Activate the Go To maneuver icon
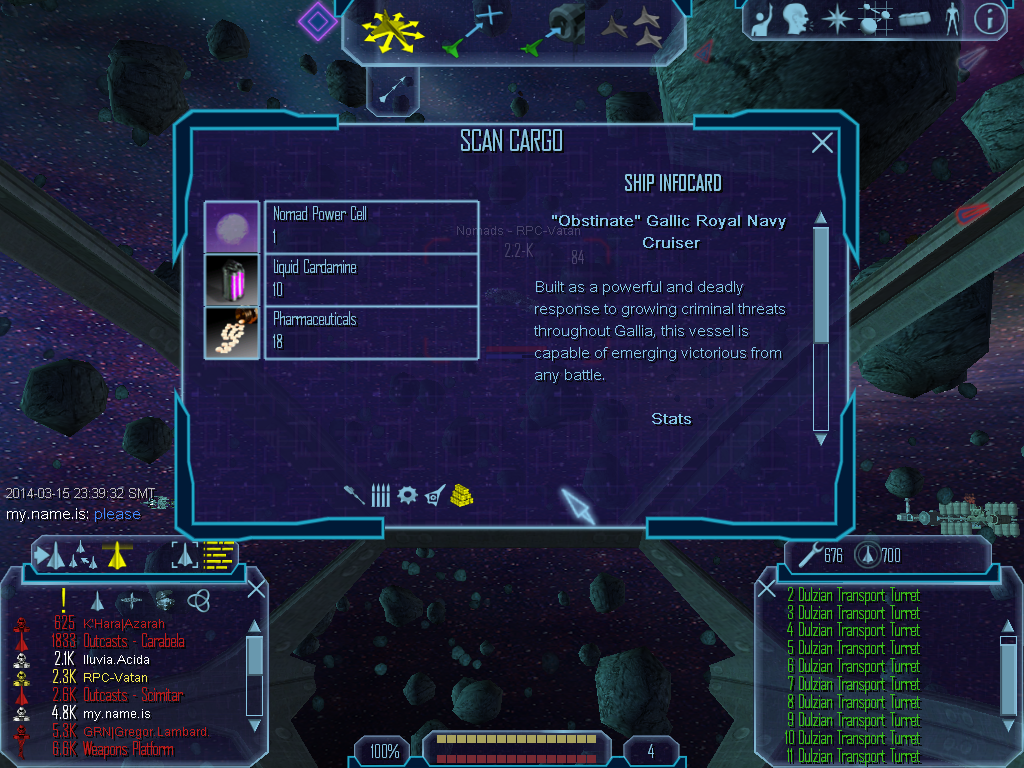This screenshot has height=768, width=1024. [471, 30]
